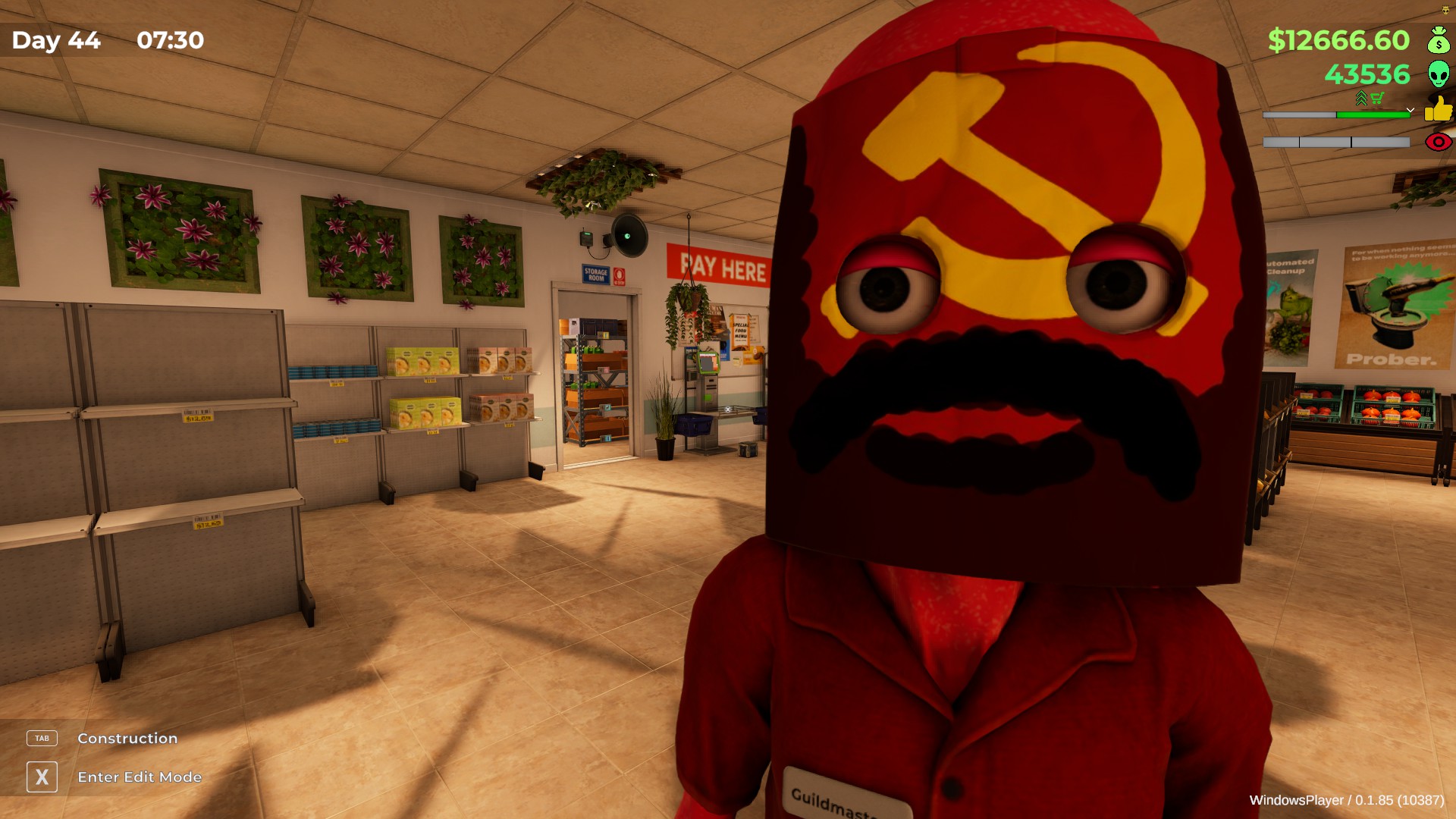Open the Construction menu

(x=126, y=738)
